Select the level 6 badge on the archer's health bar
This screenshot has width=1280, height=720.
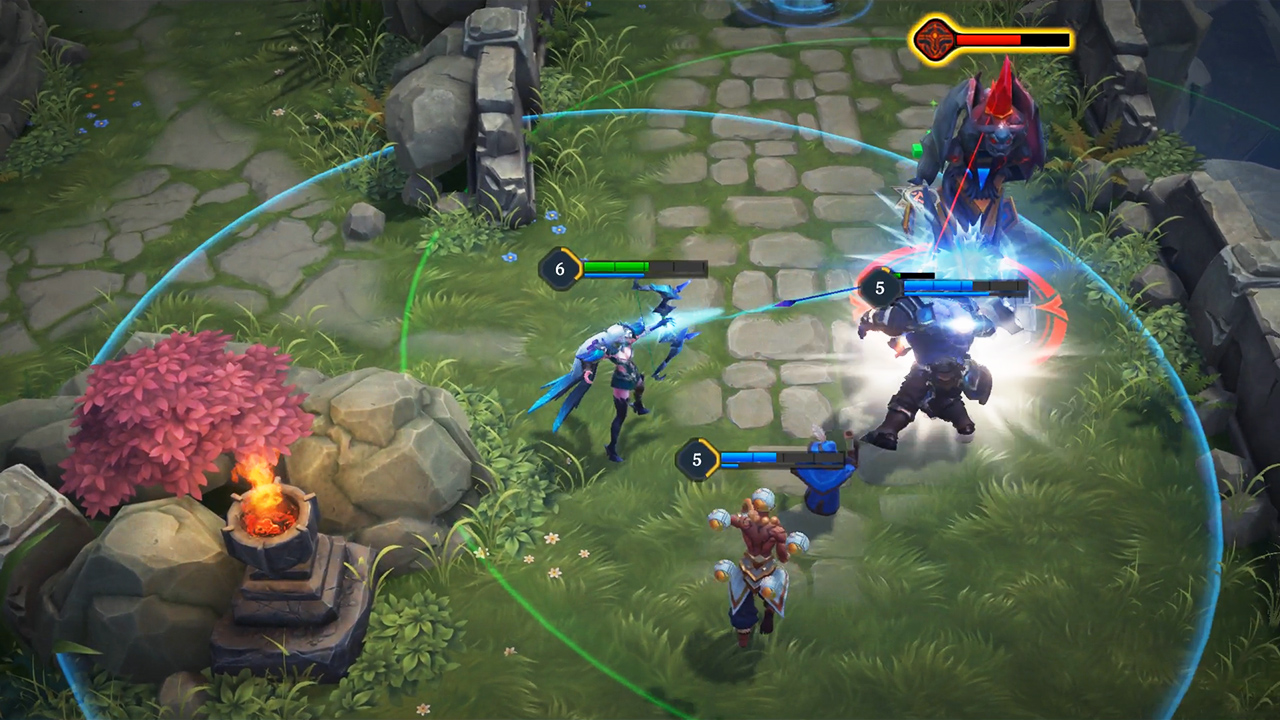pos(560,268)
